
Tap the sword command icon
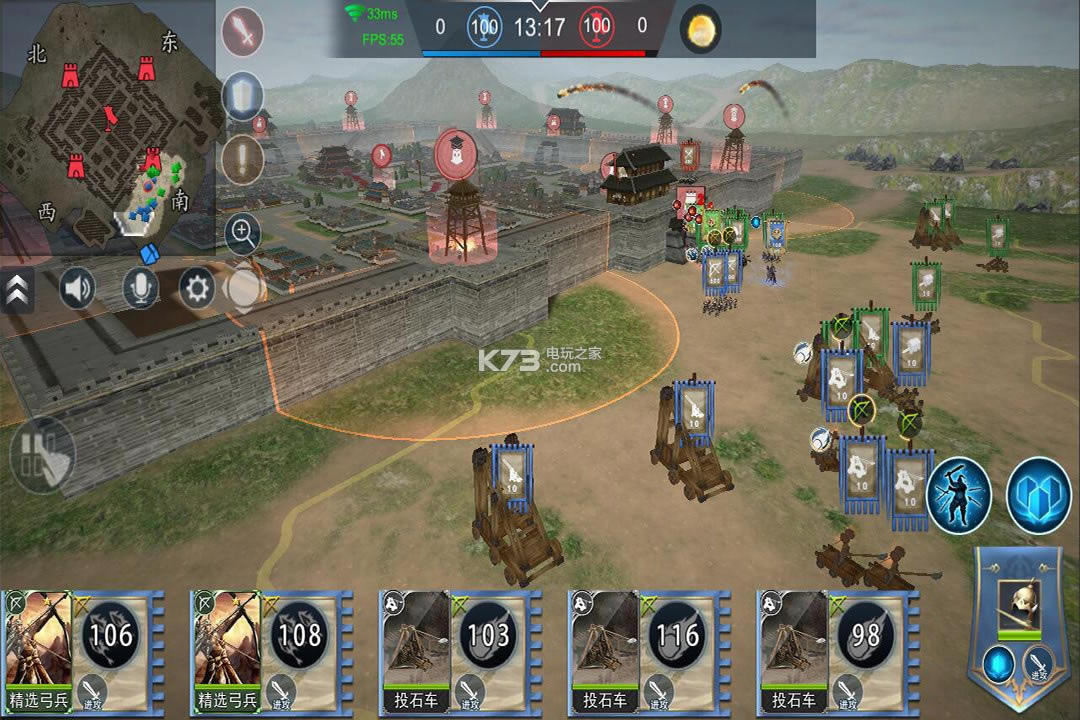click(x=242, y=32)
